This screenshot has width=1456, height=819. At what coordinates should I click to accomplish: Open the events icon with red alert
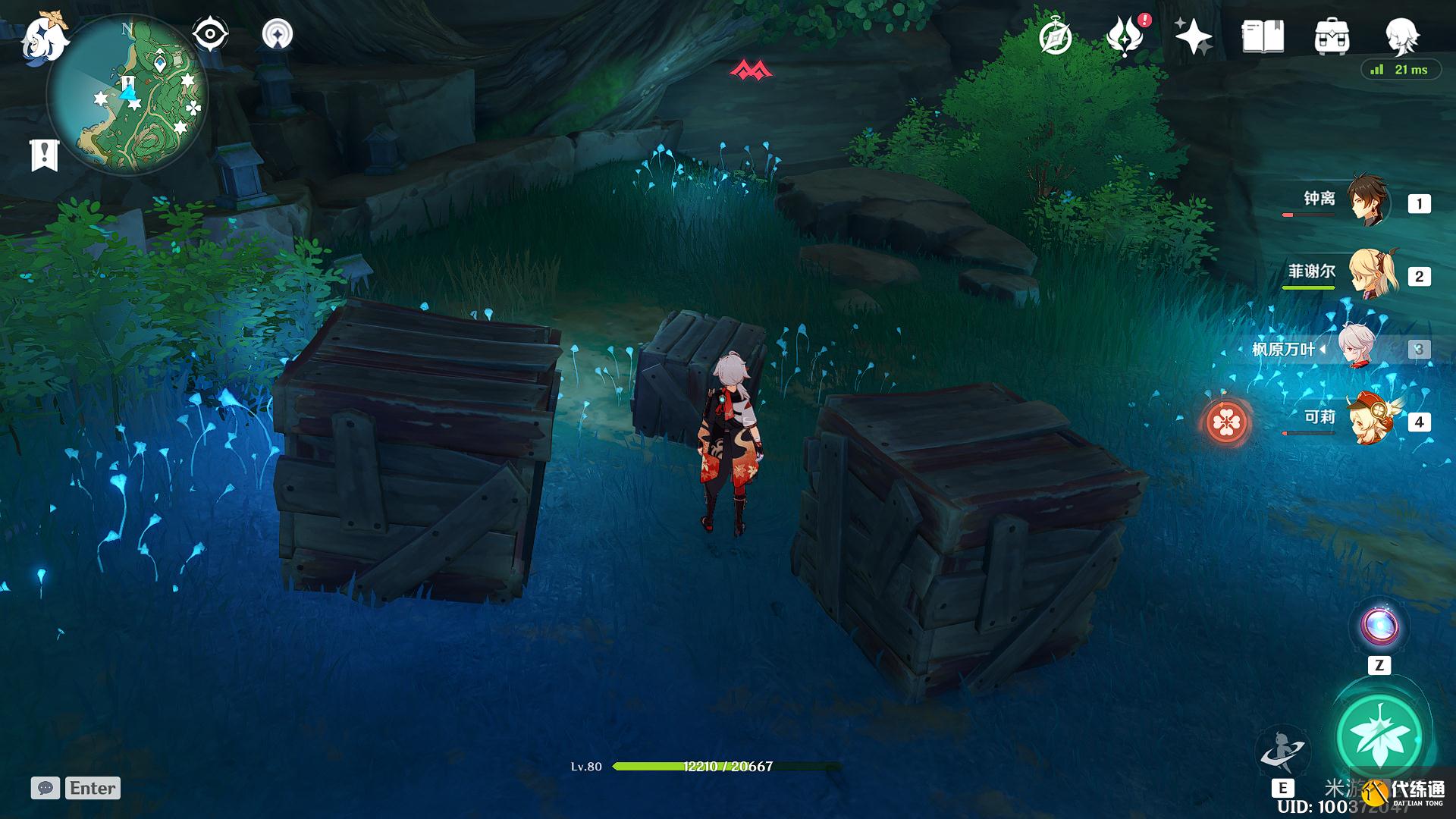[x=1125, y=36]
